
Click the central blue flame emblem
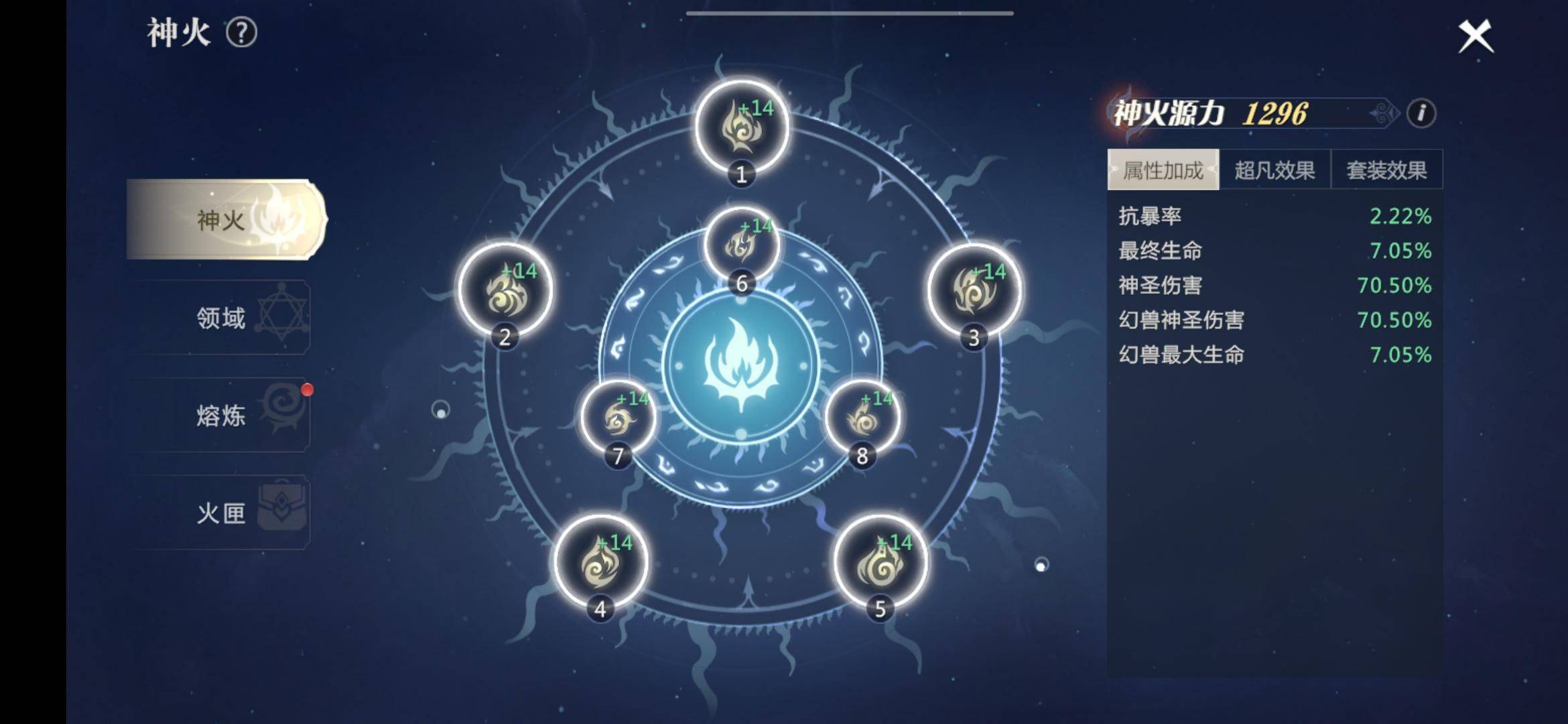pyautogui.click(x=741, y=365)
